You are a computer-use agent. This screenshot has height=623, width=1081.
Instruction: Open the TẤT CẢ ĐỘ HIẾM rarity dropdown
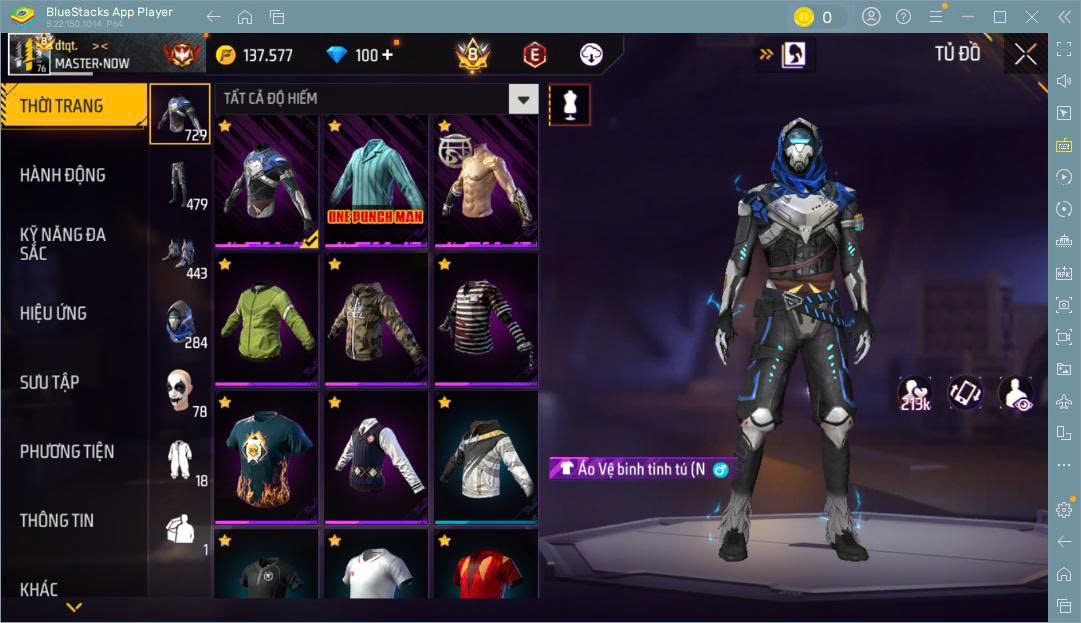point(523,98)
